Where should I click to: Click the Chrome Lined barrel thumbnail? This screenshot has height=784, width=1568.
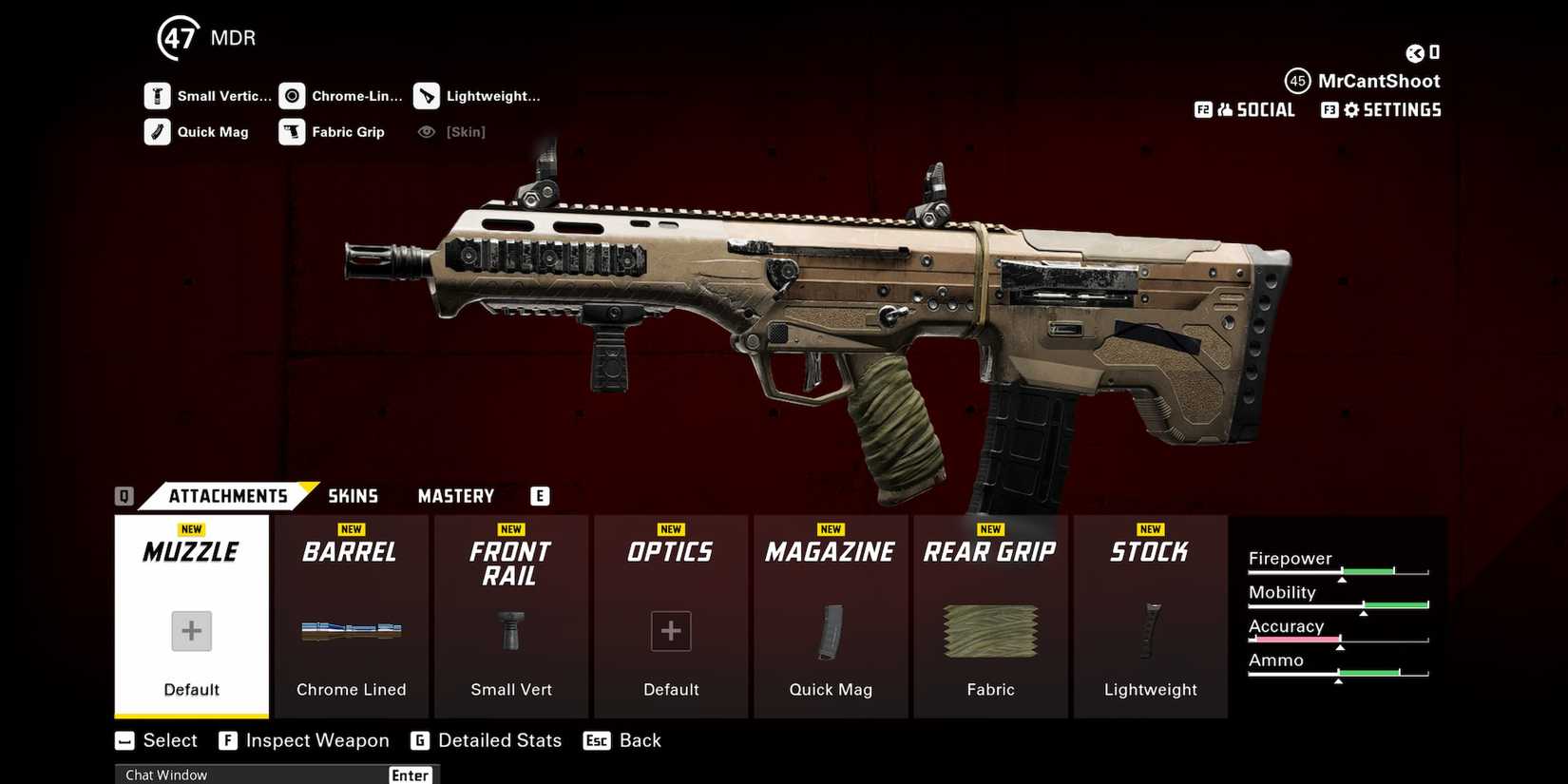[x=351, y=632]
